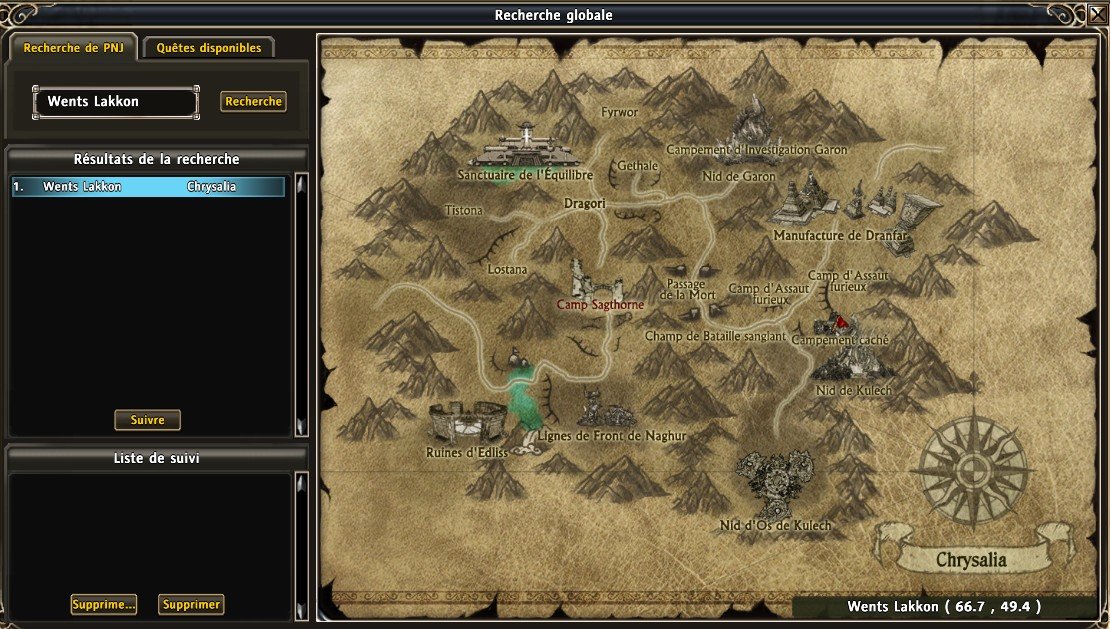The height and width of the screenshot is (629, 1110).
Task: Click the red NPC marker on the map
Action: 842,321
